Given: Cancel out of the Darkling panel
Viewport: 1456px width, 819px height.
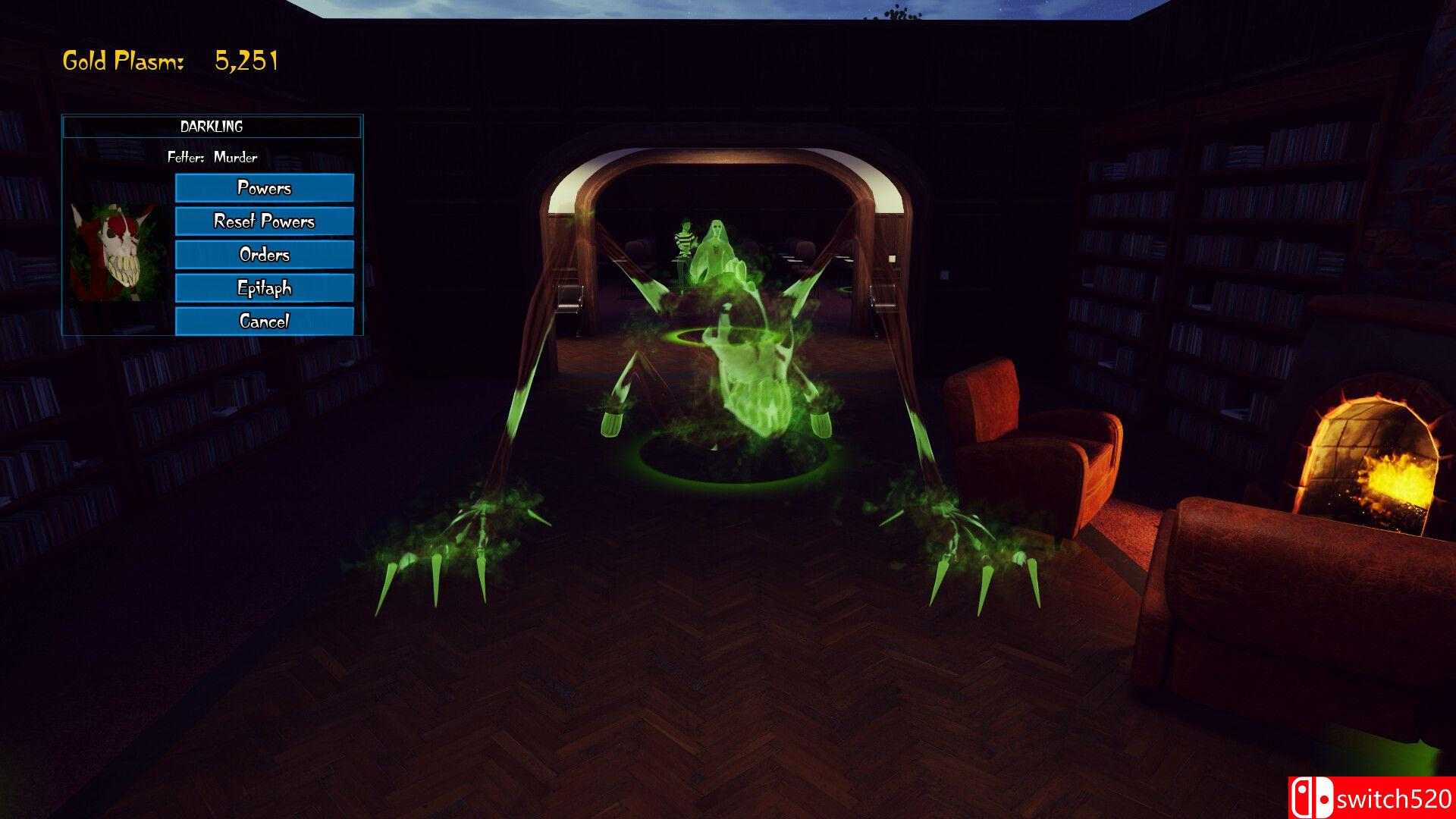Looking at the screenshot, I should (x=264, y=321).
